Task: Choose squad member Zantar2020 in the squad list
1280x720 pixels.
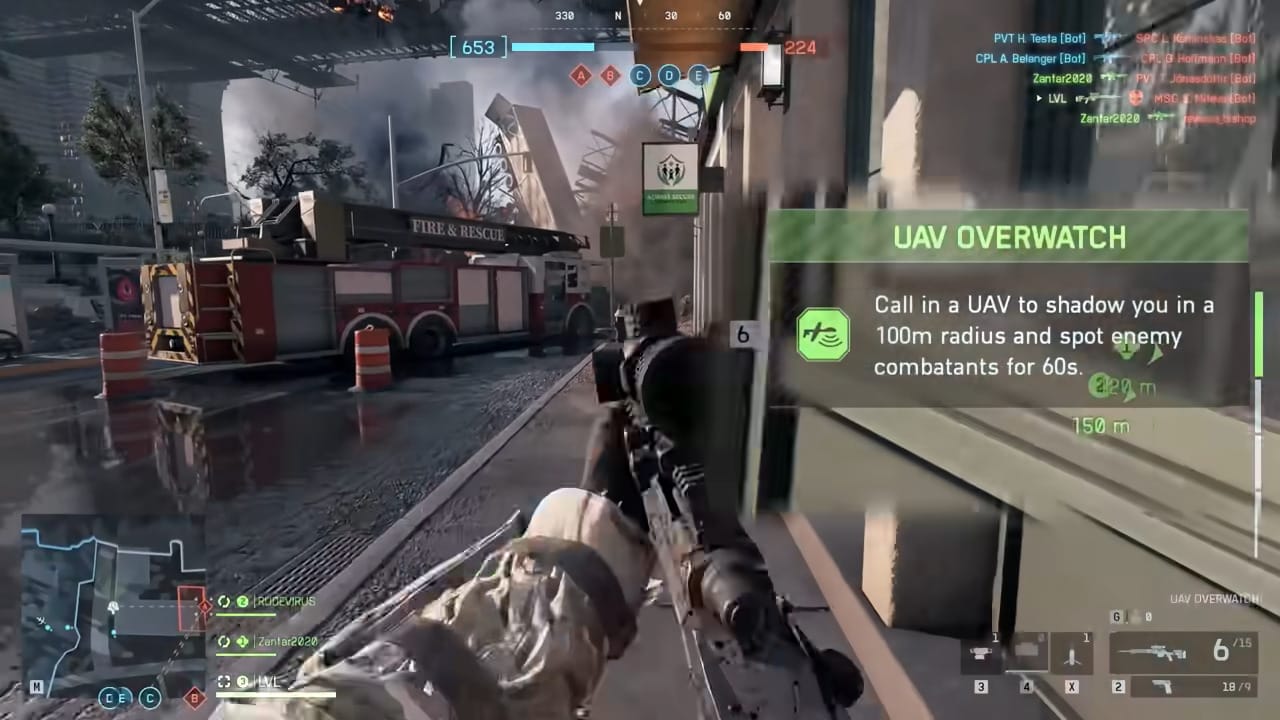Action: coord(285,641)
